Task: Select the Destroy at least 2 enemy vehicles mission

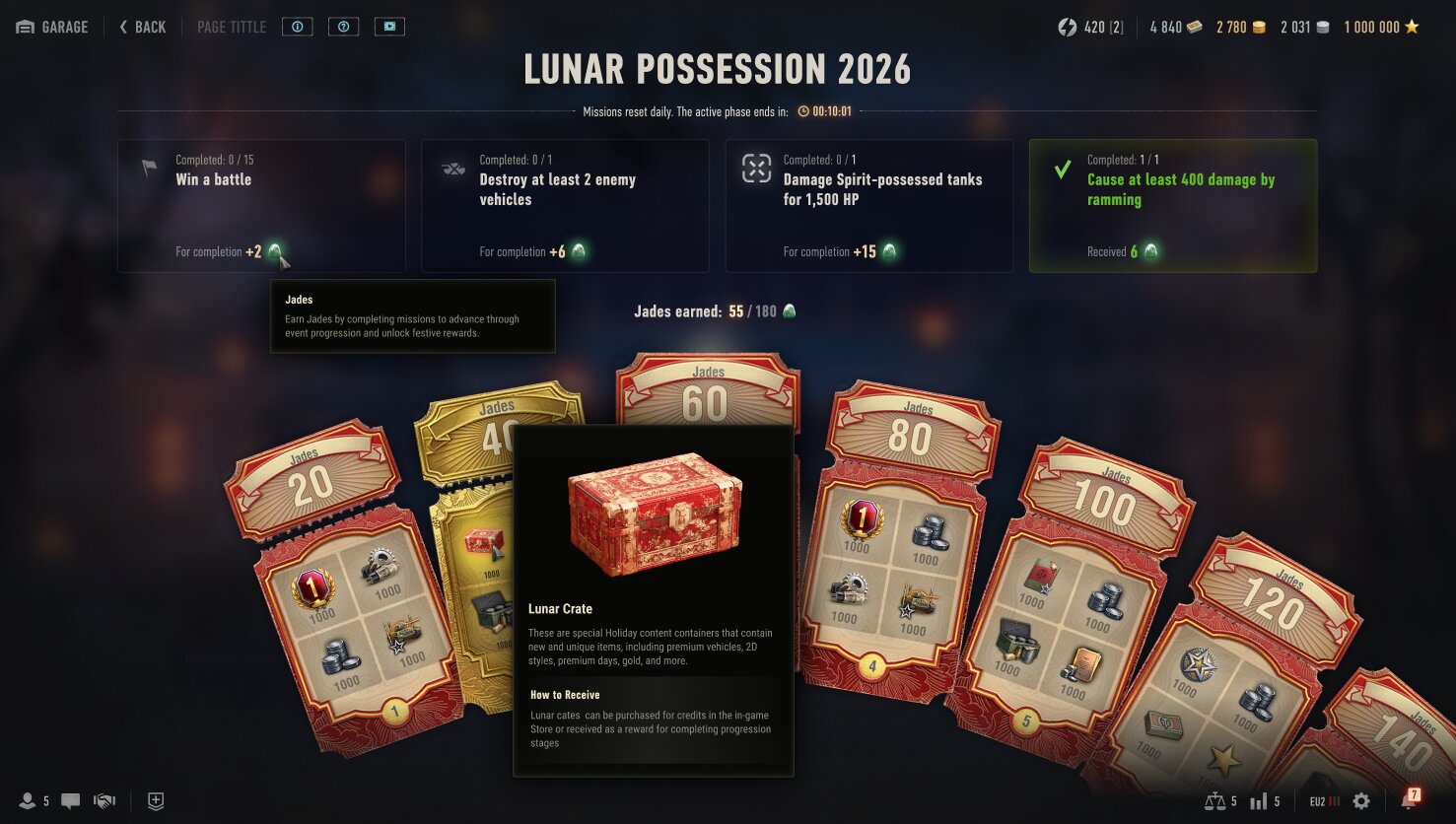Action: (564, 205)
